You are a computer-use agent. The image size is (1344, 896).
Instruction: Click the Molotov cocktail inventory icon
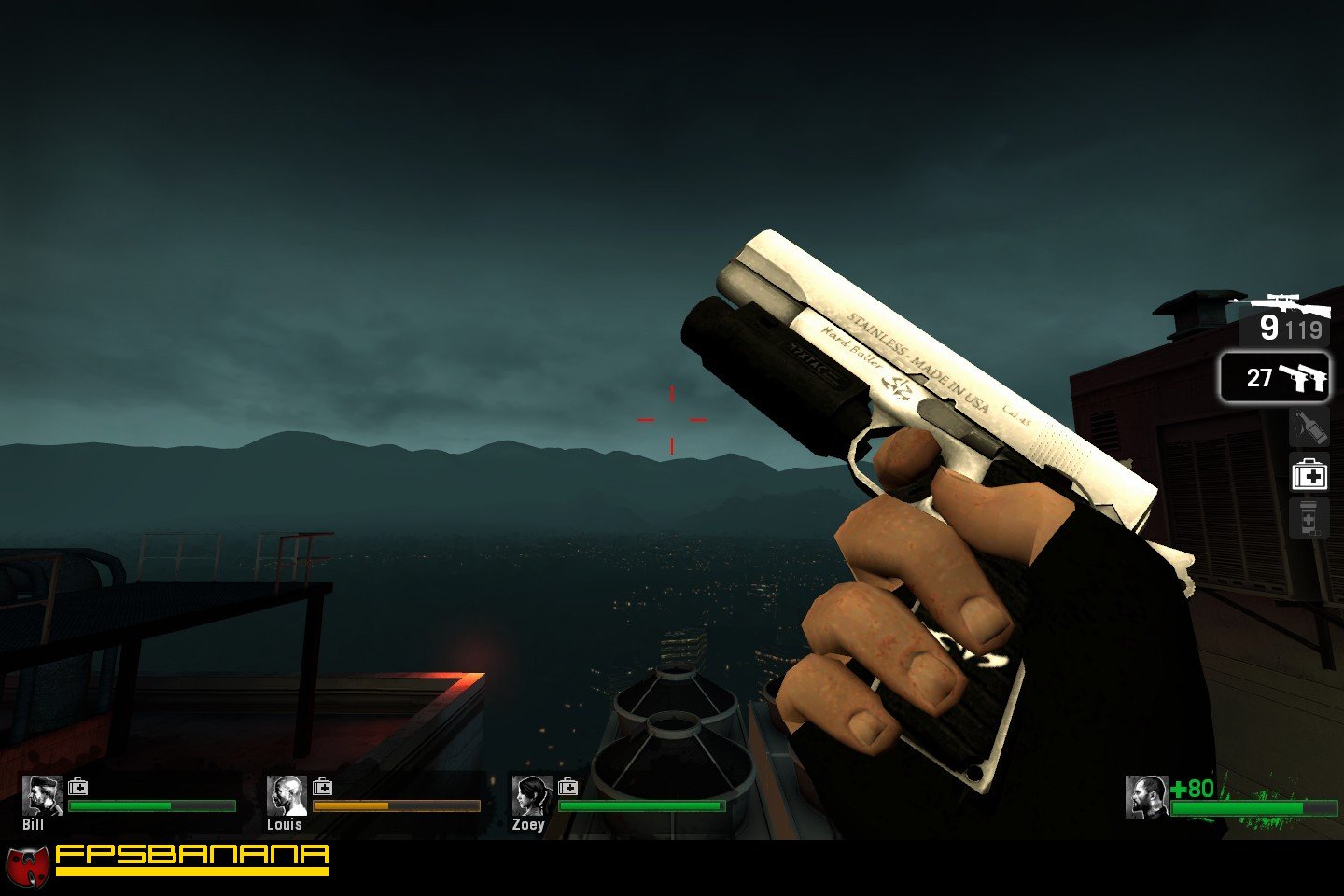click(1309, 427)
